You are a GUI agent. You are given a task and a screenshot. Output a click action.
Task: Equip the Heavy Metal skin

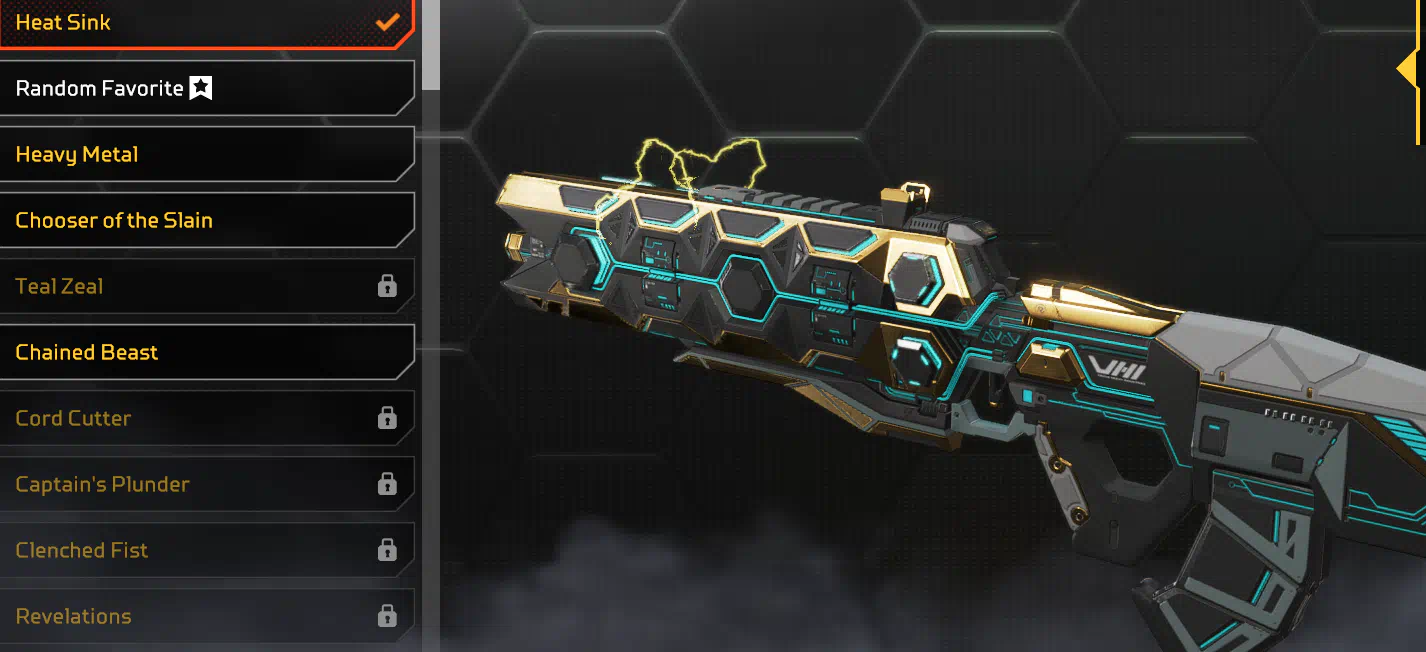pyautogui.click(x=200, y=155)
